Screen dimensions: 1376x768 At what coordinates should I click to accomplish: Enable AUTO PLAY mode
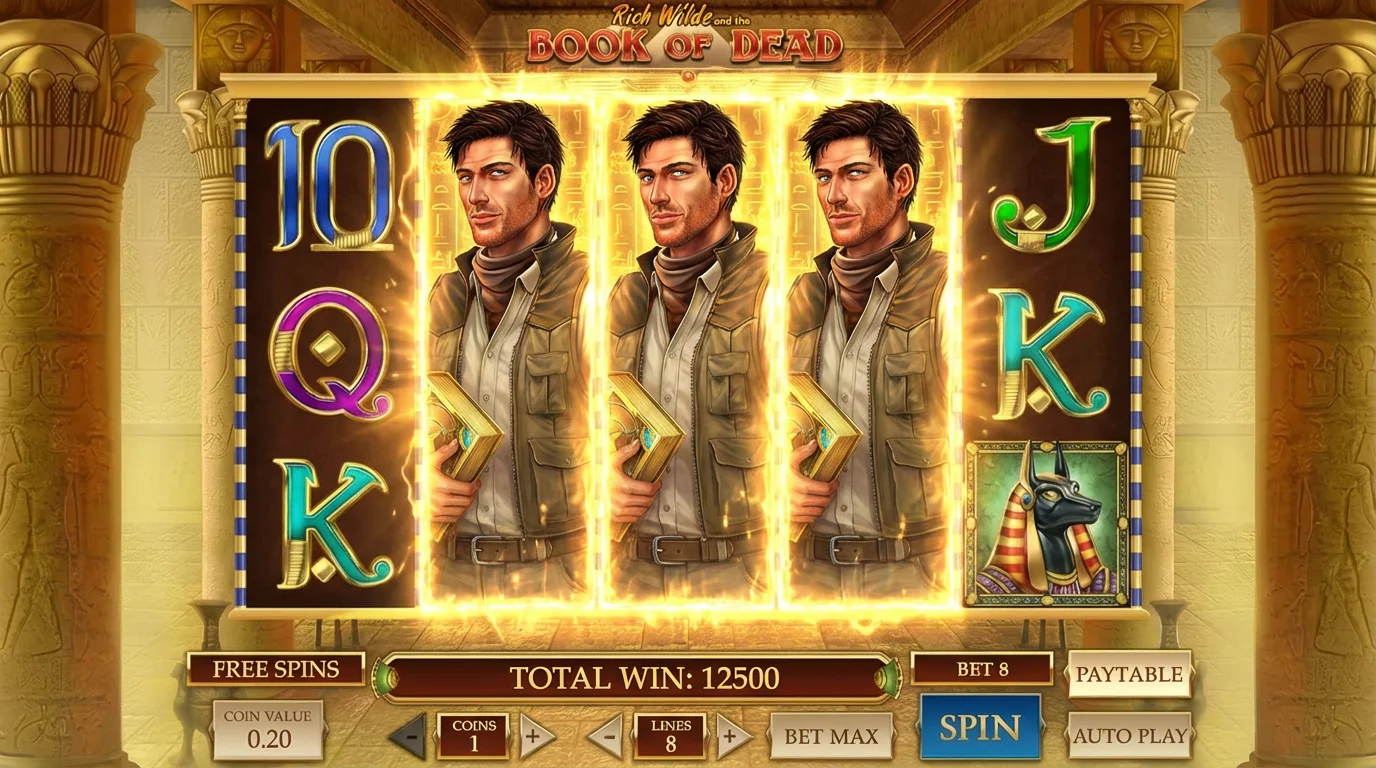[1131, 735]
